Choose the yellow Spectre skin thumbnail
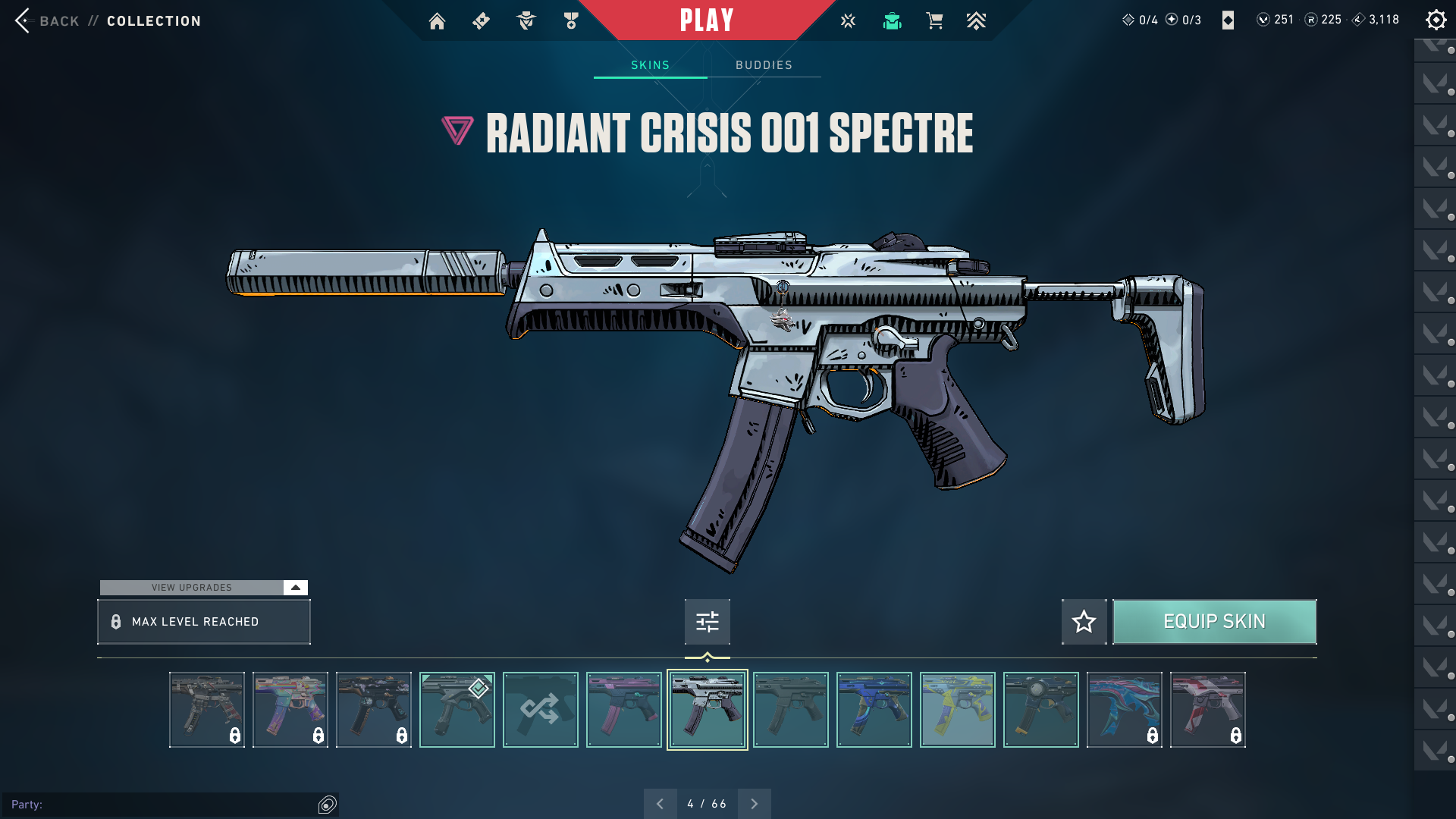1456x819 pixels. click(957, 710)
